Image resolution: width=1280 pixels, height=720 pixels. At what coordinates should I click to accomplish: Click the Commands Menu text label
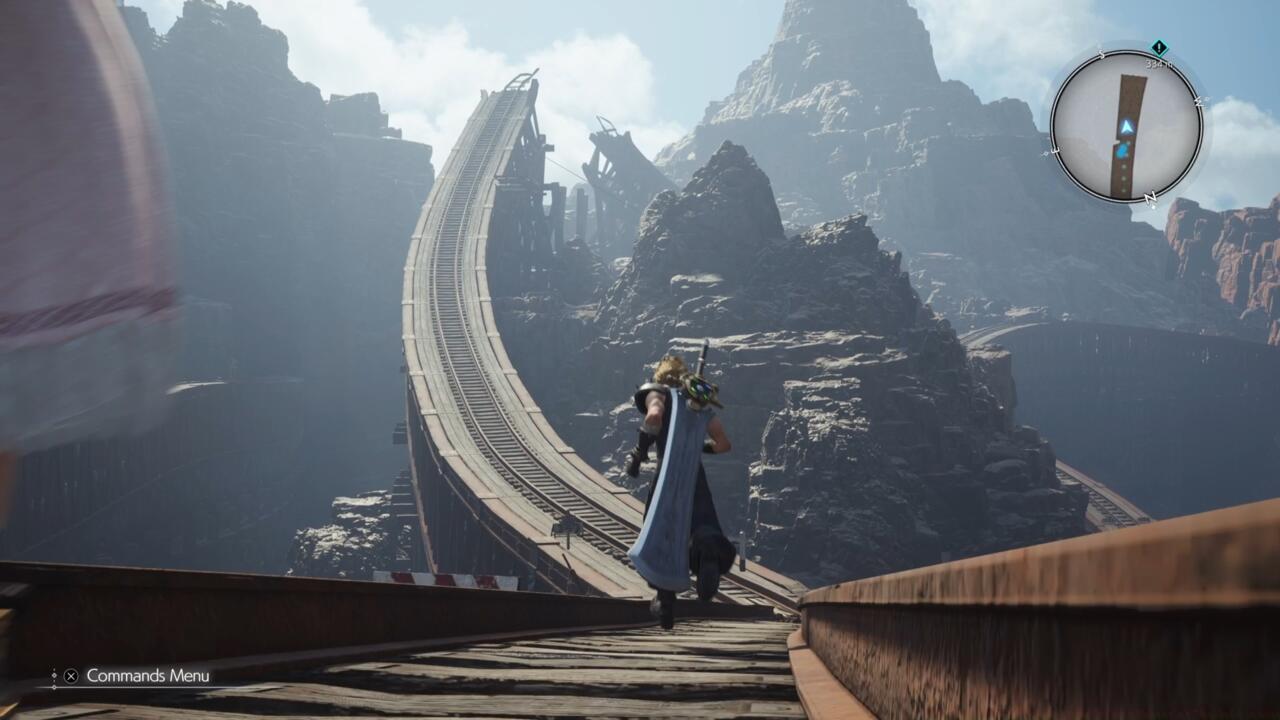point(148,675)
